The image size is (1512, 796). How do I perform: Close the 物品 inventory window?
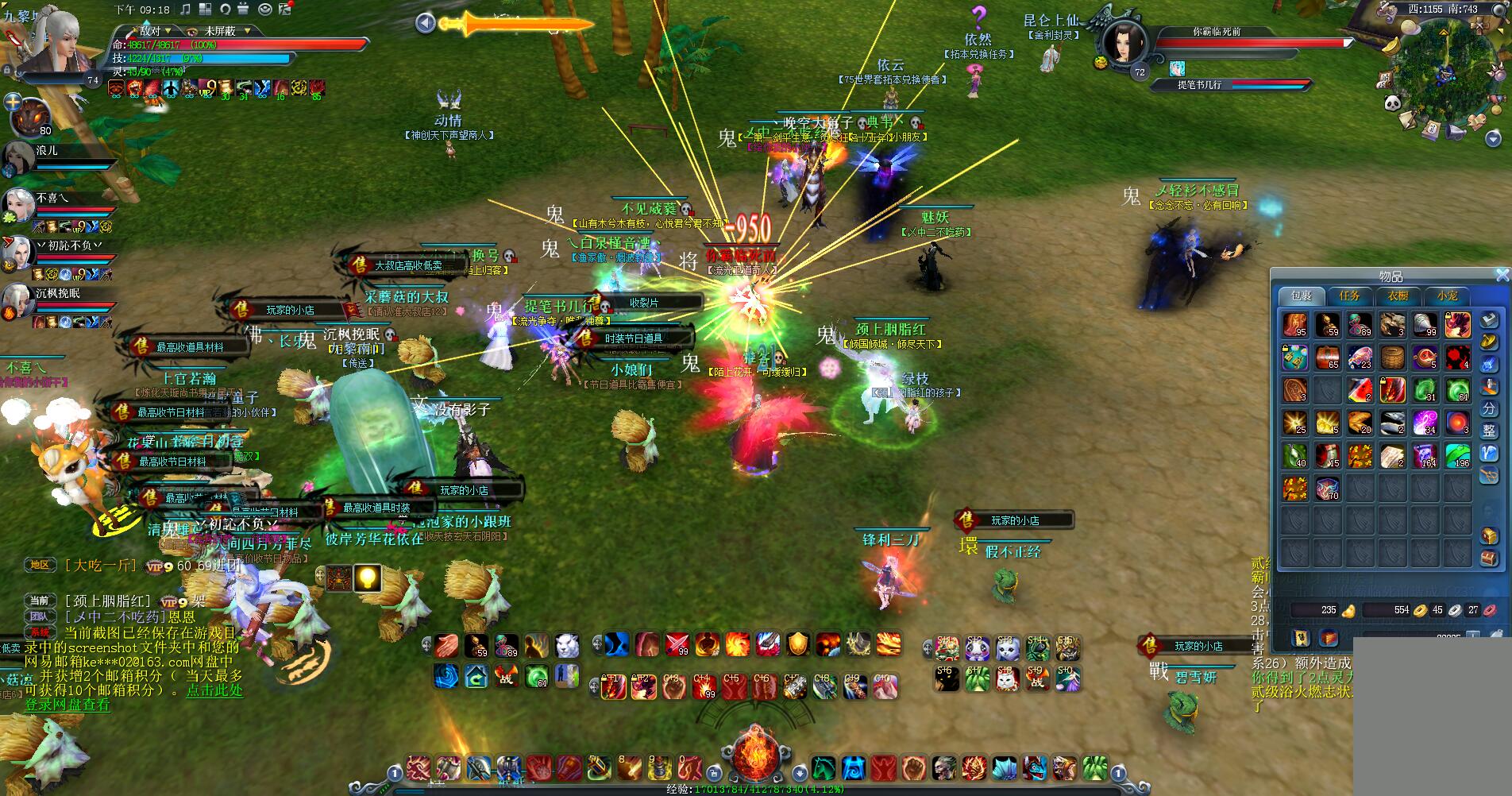coord(1502,275)
